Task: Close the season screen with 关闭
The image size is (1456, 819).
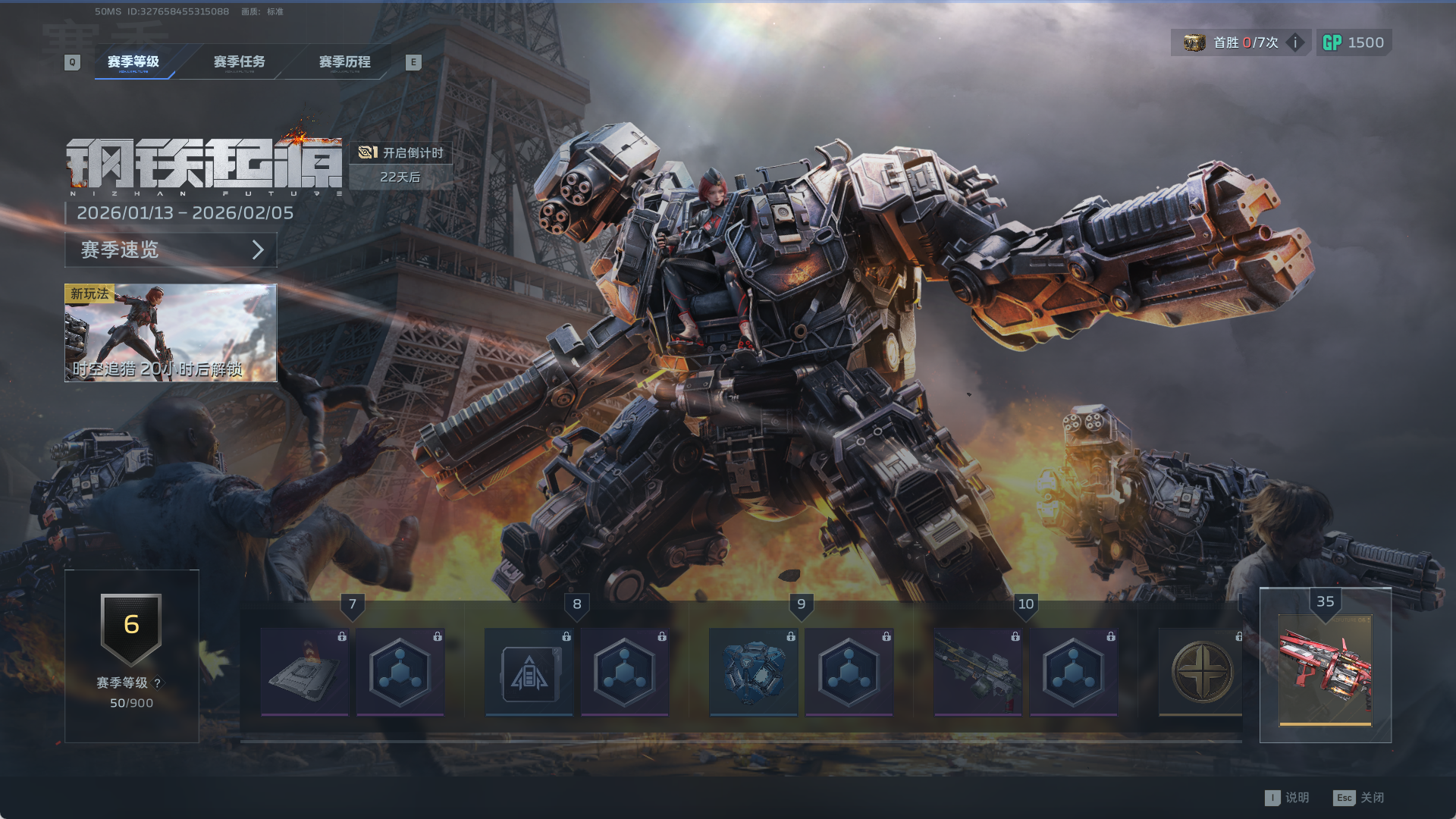Action: click(1360, 798)
